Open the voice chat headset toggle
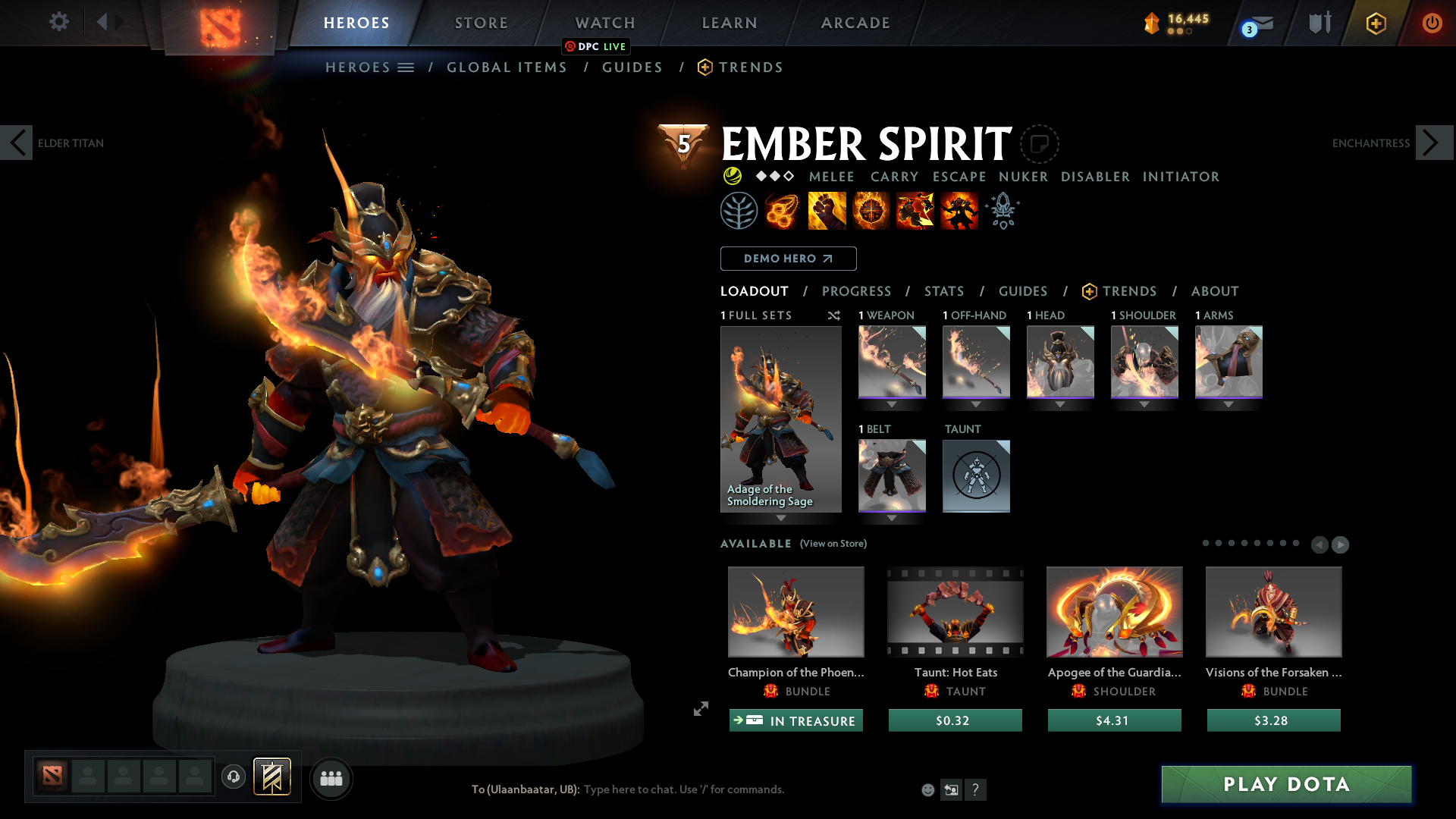1456x819 pixels. click(x=234, y=777)
